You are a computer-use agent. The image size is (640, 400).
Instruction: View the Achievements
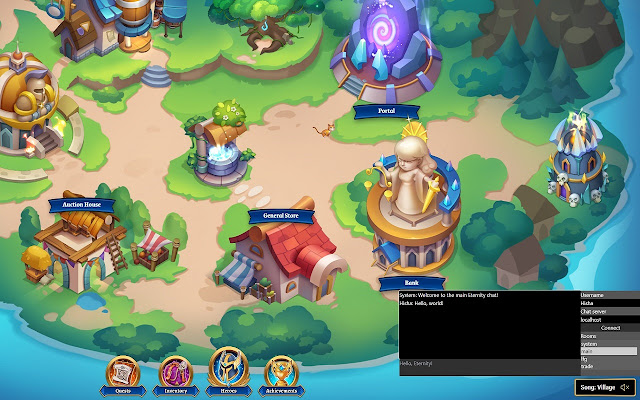(281, 373)
